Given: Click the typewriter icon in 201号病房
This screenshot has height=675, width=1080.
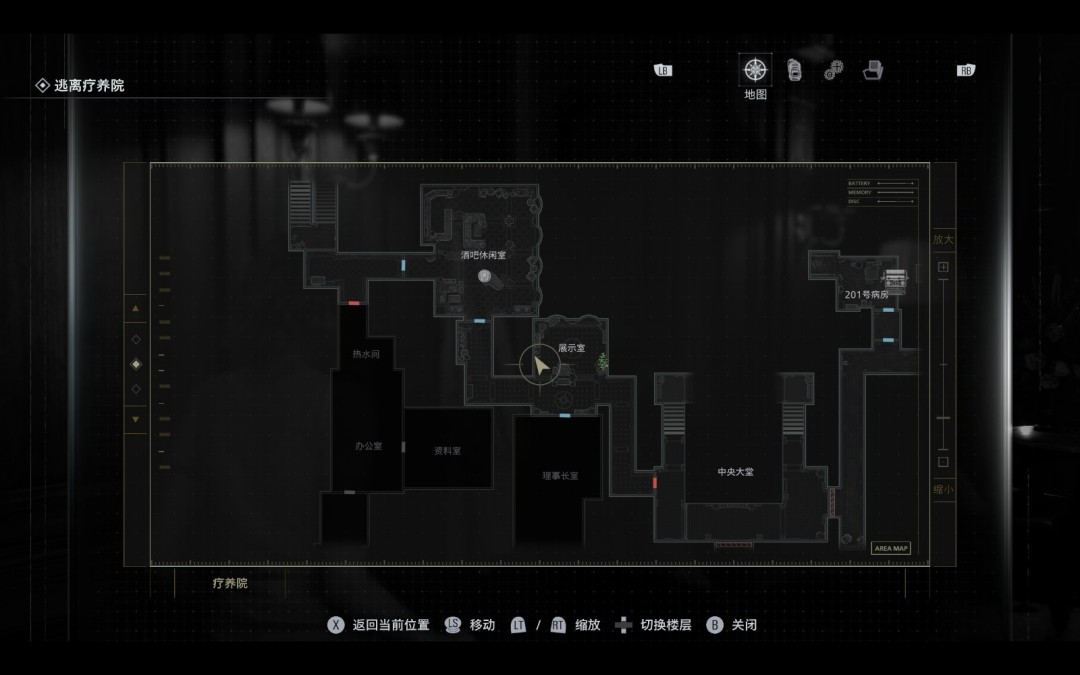Looking at the screenshot, I should 895,279.
